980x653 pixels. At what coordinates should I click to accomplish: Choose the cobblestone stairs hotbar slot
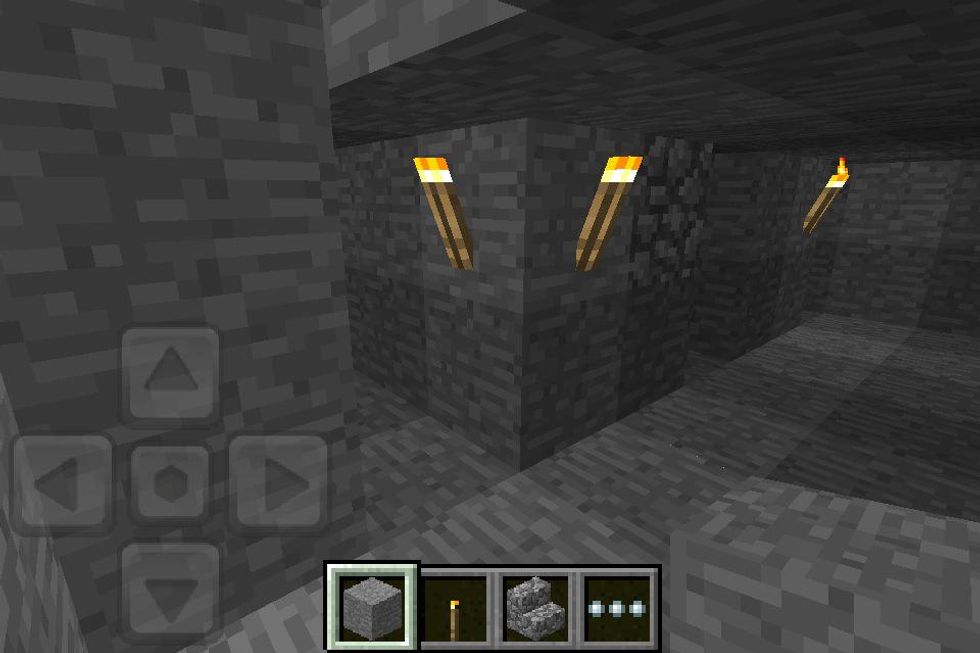[537, 606]
